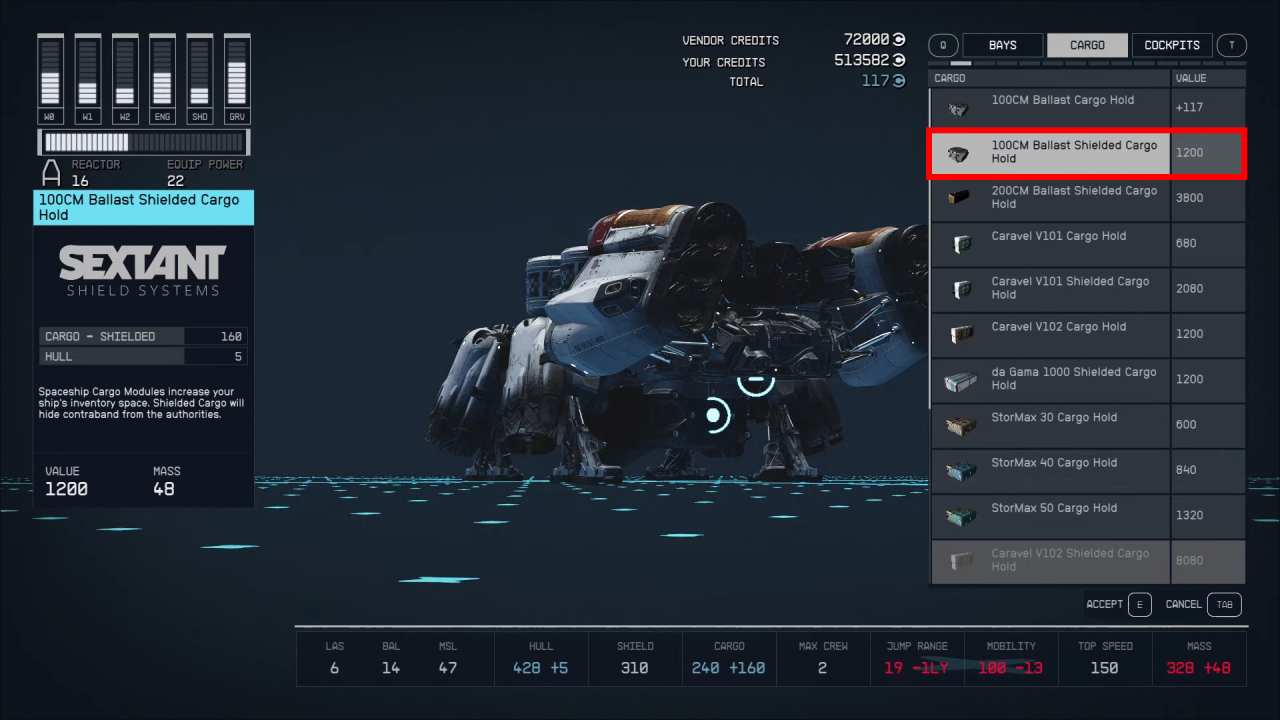Select the 200CM Ballast Shielded Cargo Hold icon

click(960, 198)
